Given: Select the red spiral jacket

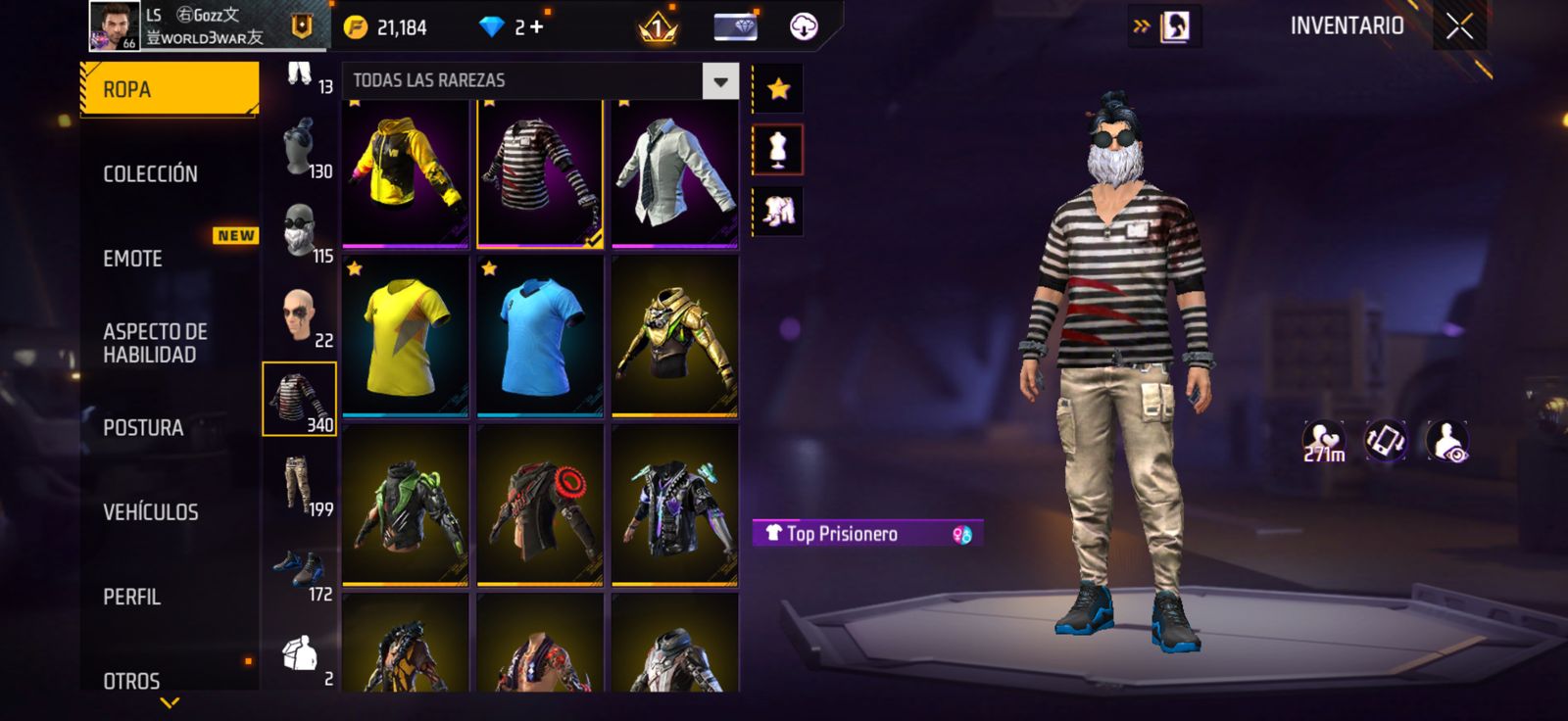Looking at the screenshot, I should click(539, 505).
